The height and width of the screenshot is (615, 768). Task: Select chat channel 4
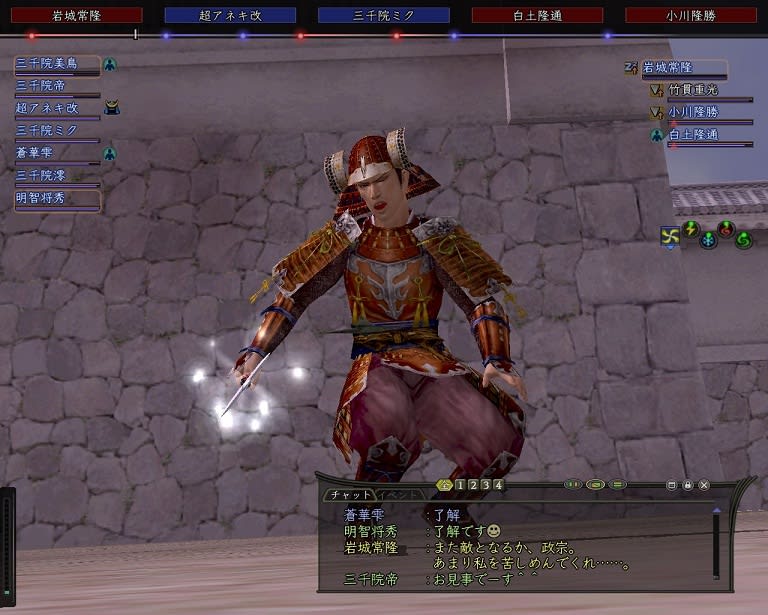(498, 486)
